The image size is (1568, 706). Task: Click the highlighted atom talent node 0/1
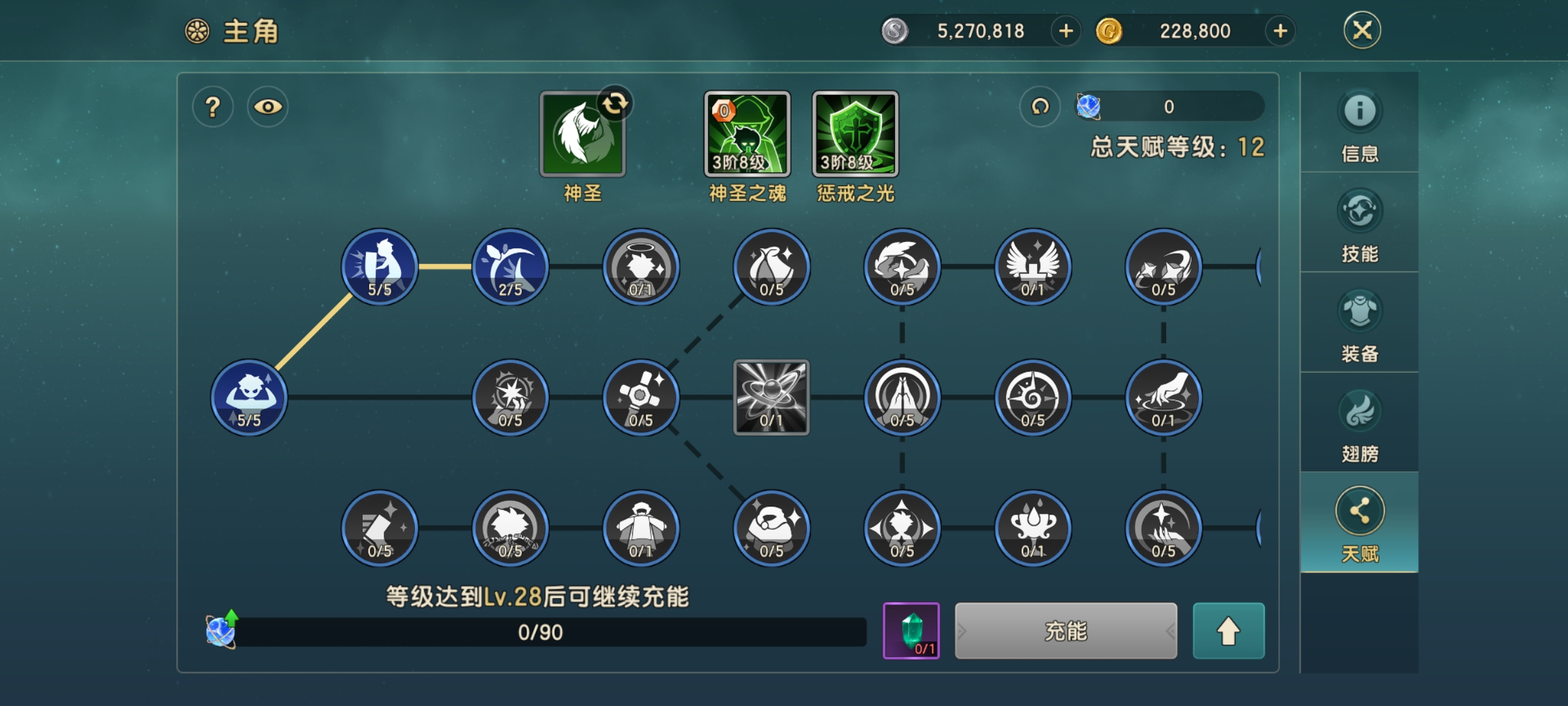(x=772, y=397)
